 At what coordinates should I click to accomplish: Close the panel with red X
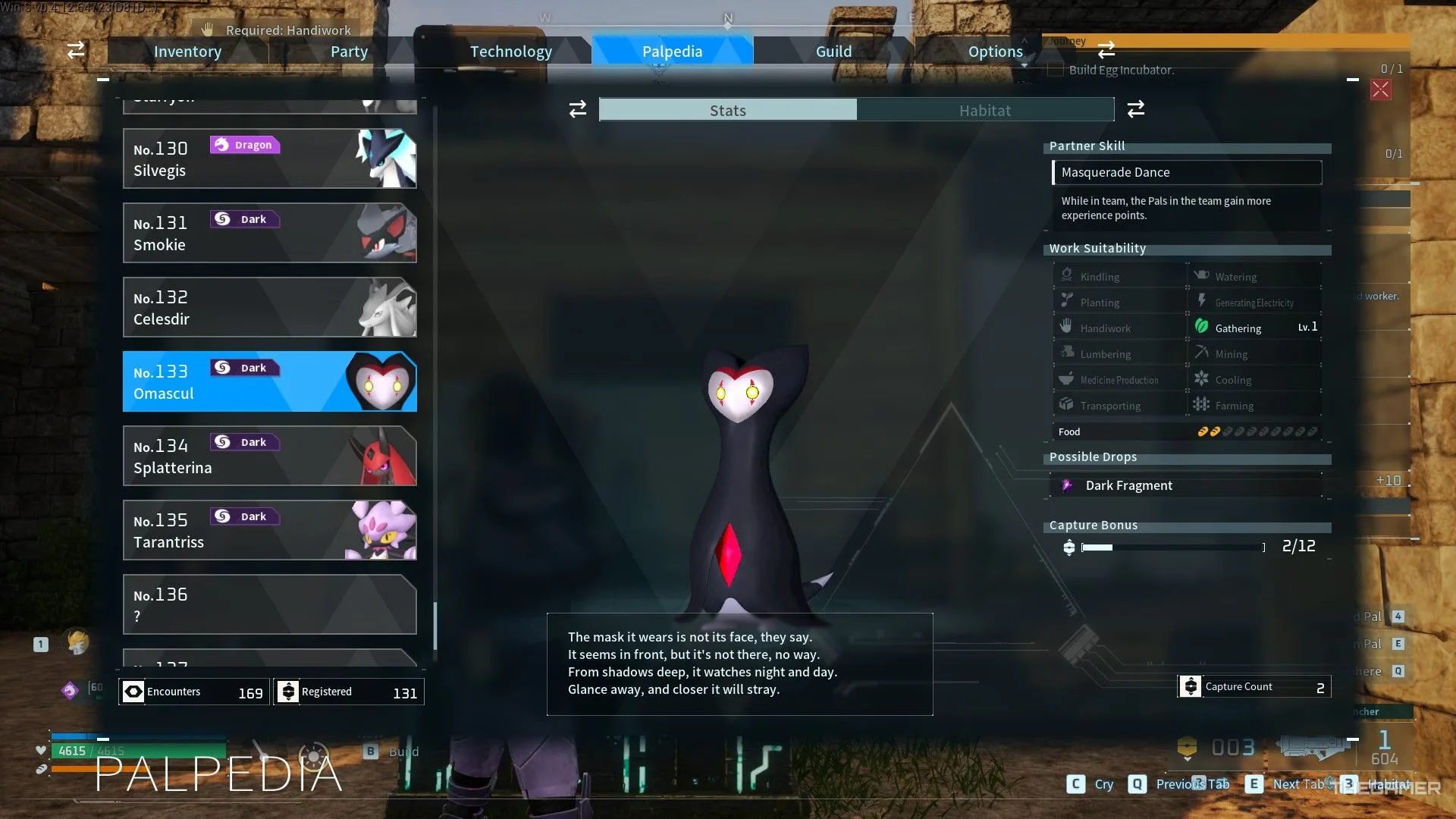tap(1380, 90)
